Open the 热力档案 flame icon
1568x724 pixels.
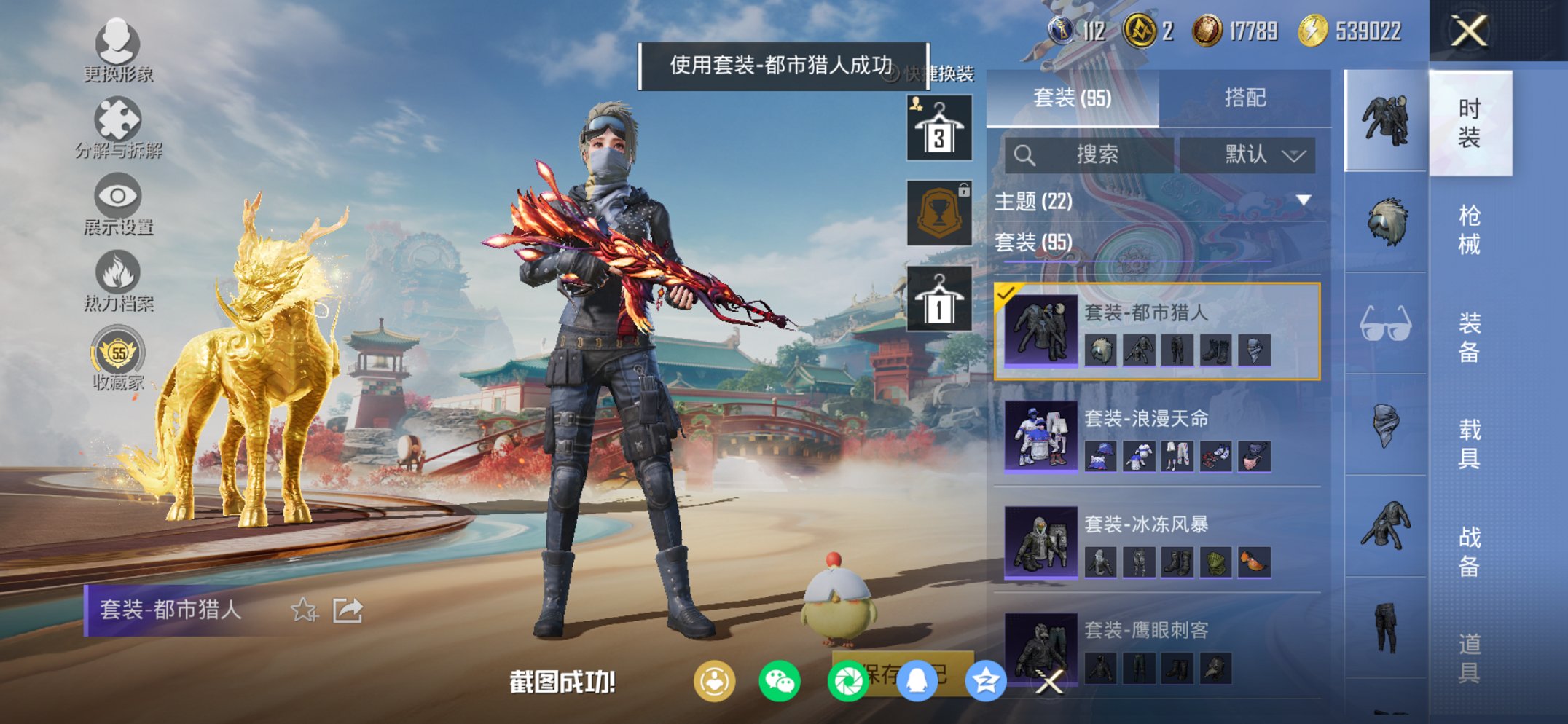point(119,273)
